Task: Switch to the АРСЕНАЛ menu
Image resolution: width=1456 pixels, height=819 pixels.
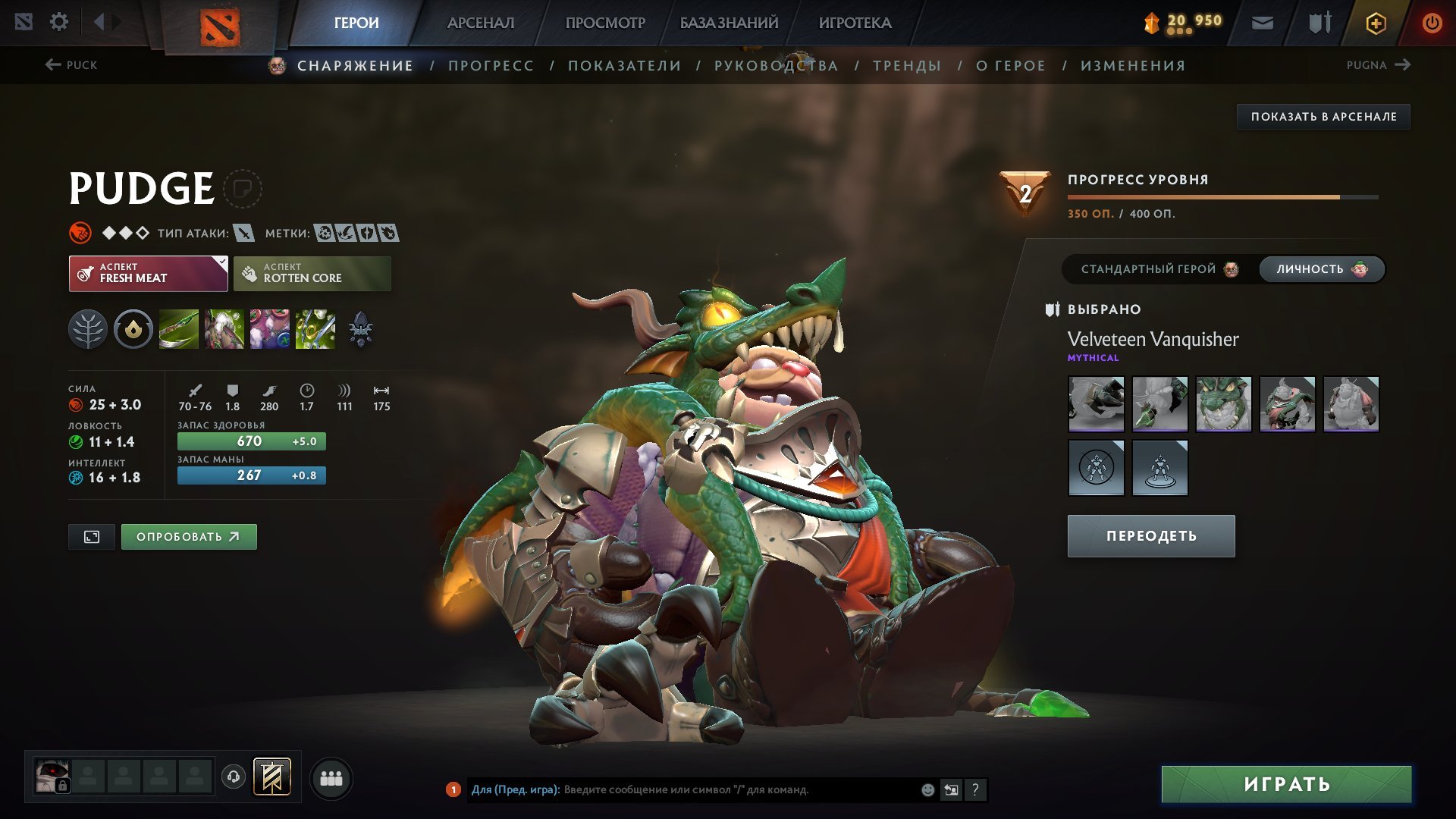Action: pyautogui.click(x=480, y=22)
